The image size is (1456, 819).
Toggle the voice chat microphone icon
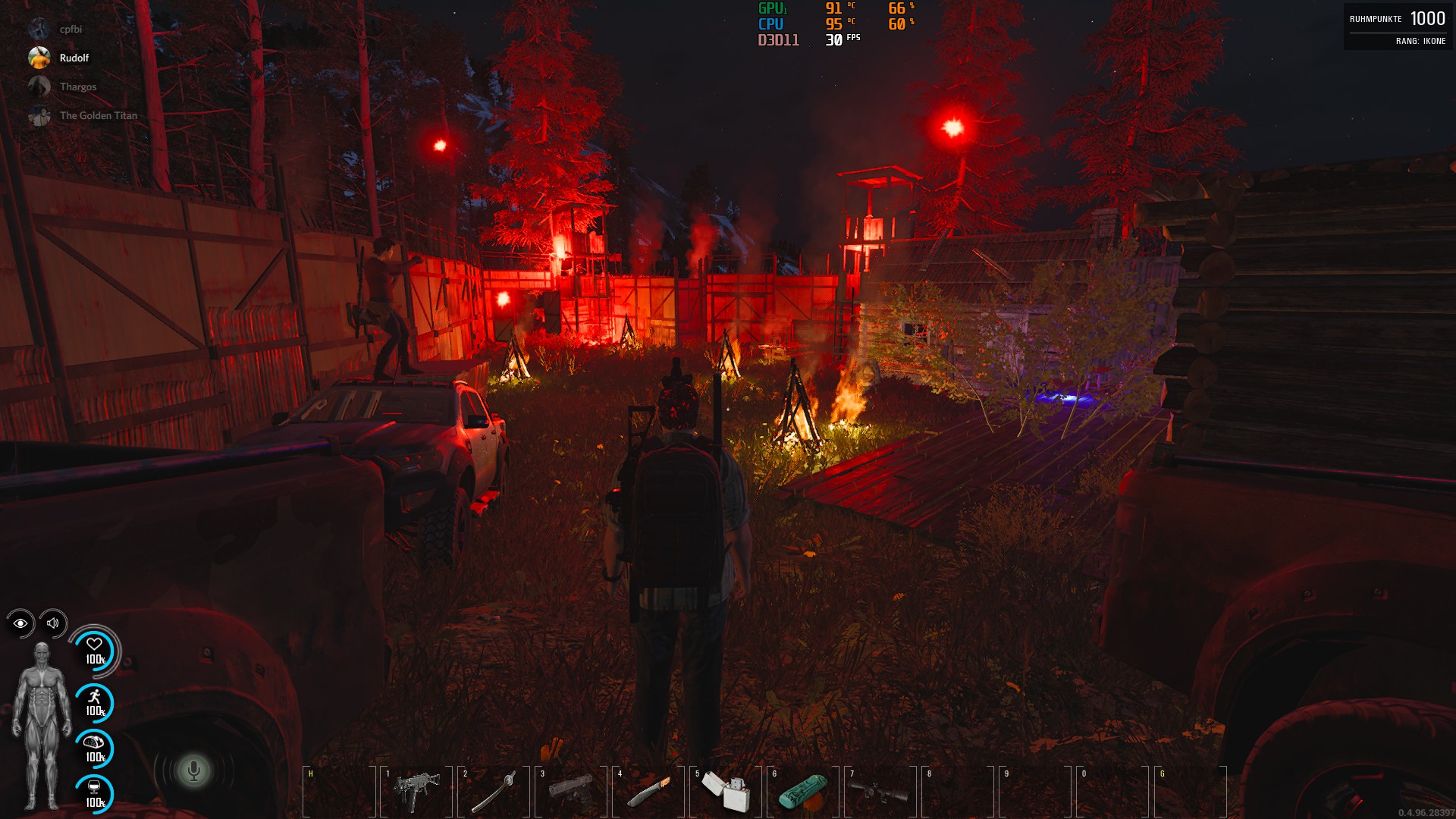pyautogui.click(x=193, y=771)
